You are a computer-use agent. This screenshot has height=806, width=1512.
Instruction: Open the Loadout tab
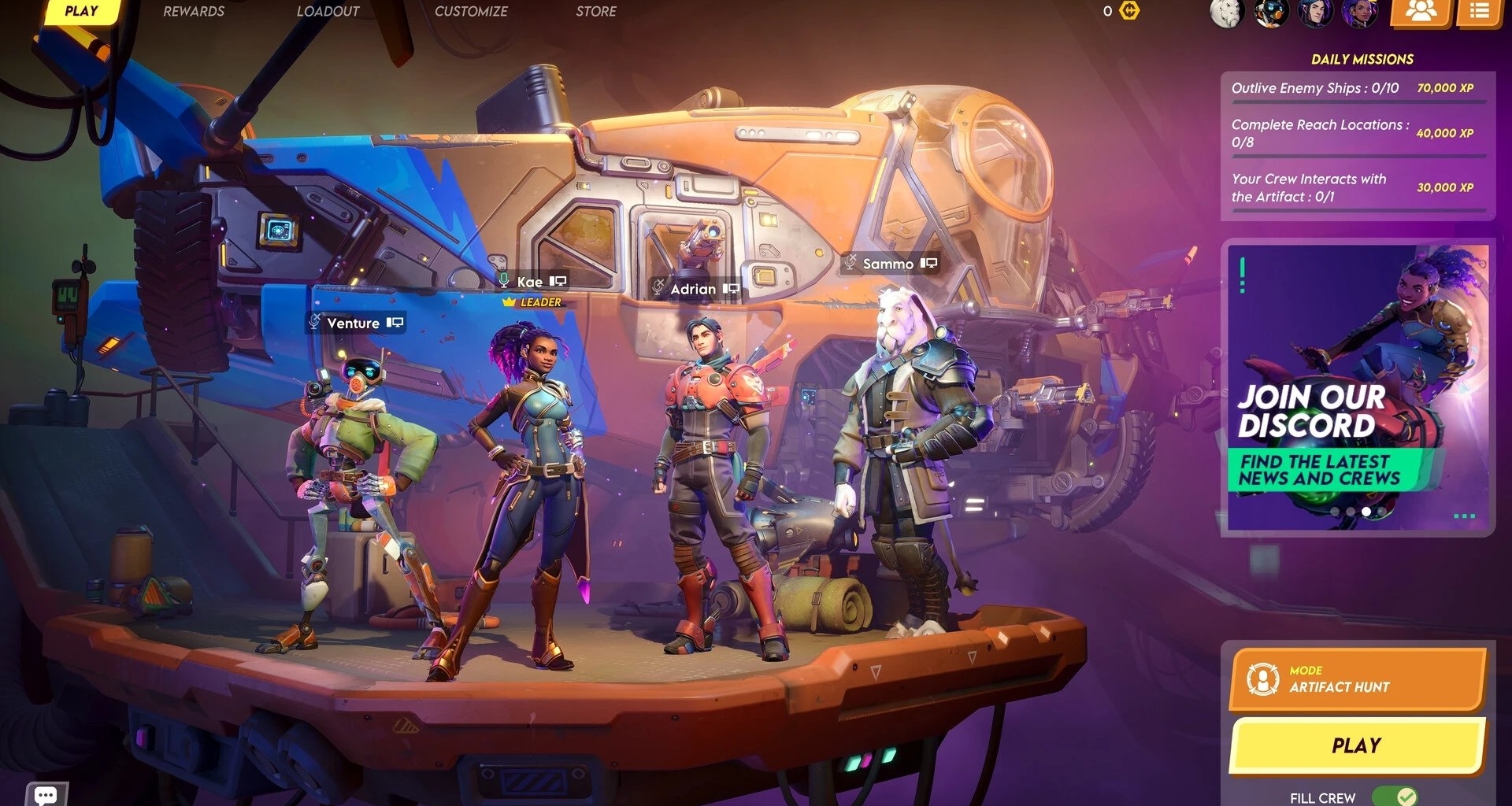(328, 12)
